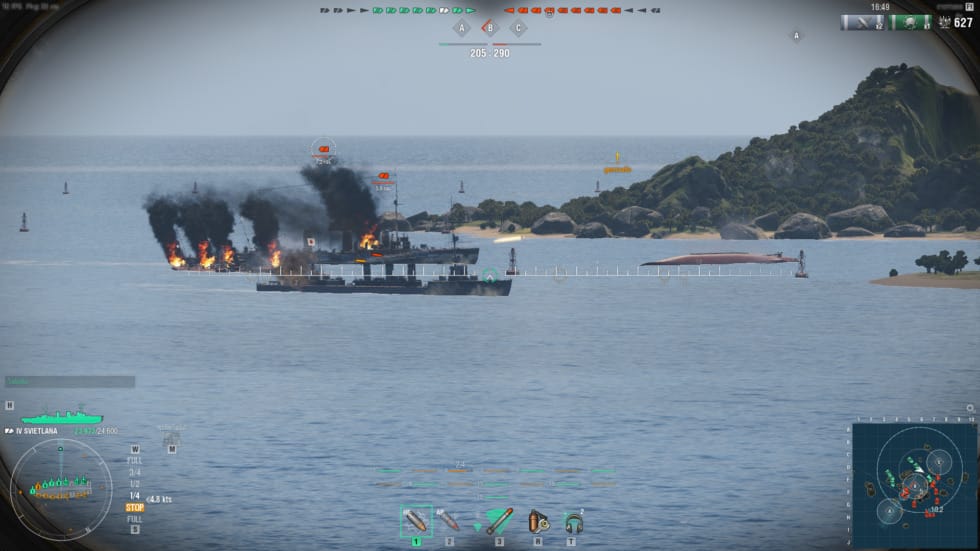The image size is (980, 551).
Task: Click capture point B indicator
Action: pyautogui.click(x=490, y=28)
